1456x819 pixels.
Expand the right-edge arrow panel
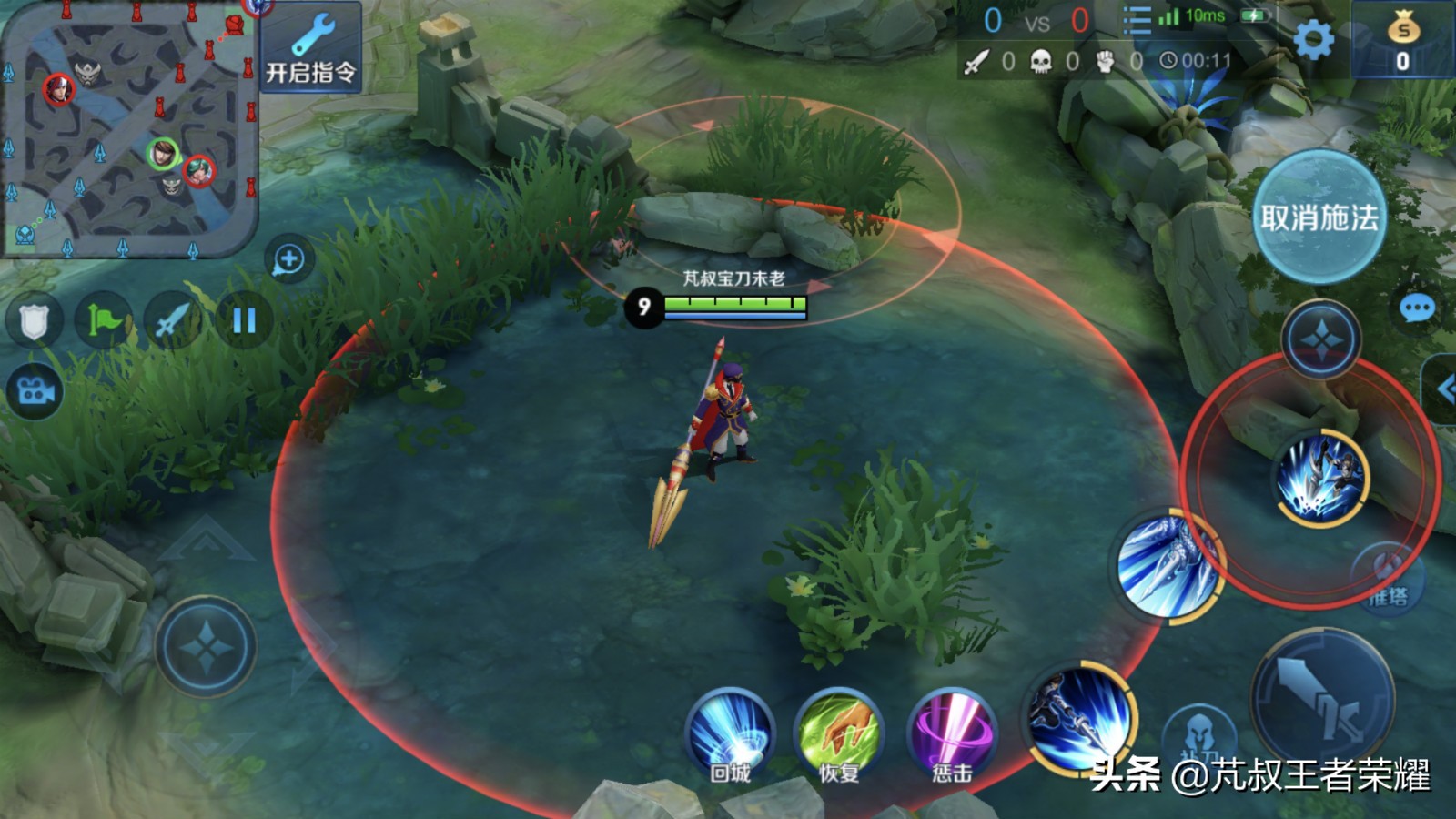1442,389
